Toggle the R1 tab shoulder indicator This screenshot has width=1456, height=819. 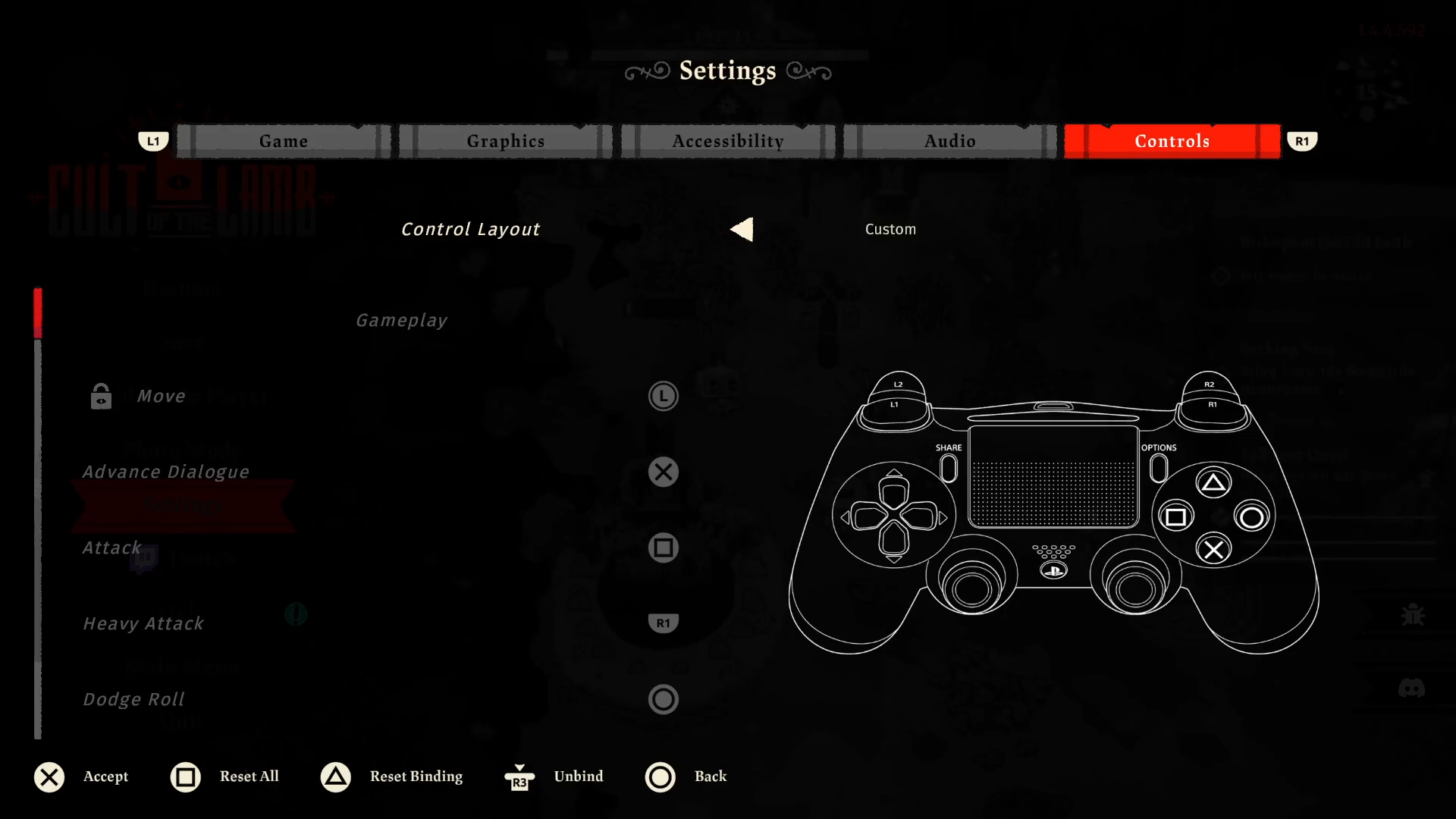tap(1302, 141)
